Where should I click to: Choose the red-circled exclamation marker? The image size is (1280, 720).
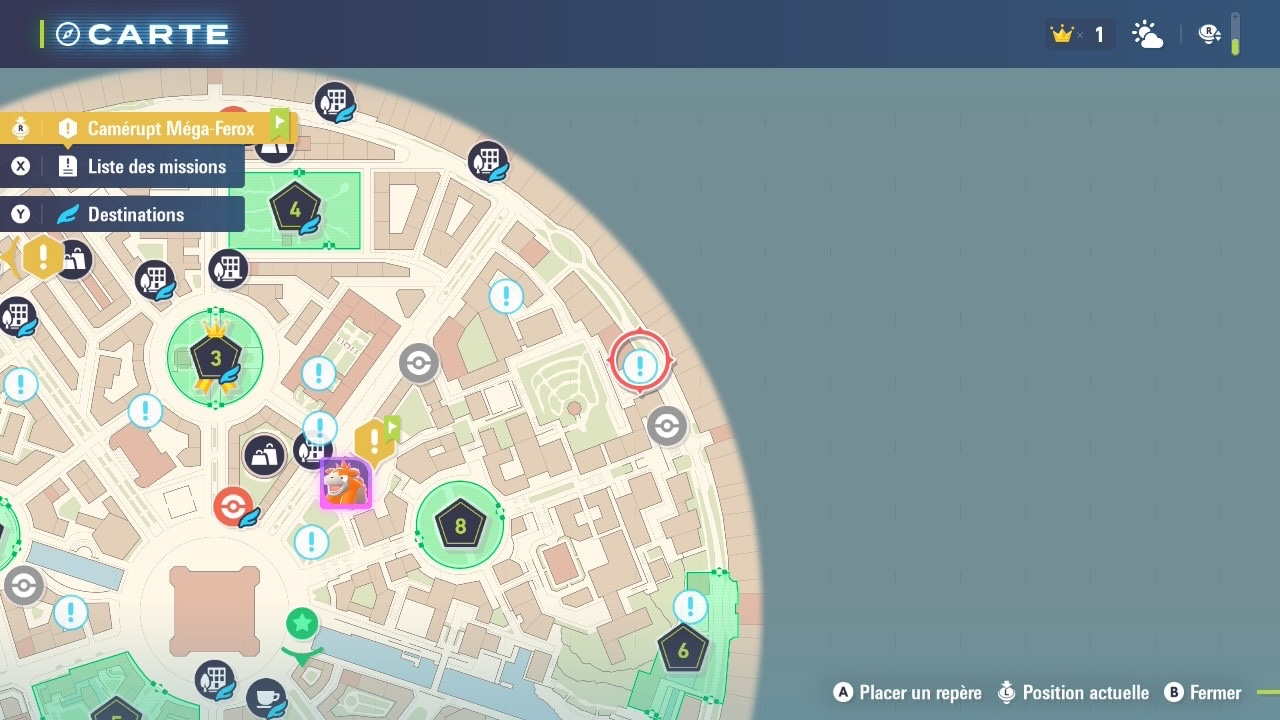point(640,365)
